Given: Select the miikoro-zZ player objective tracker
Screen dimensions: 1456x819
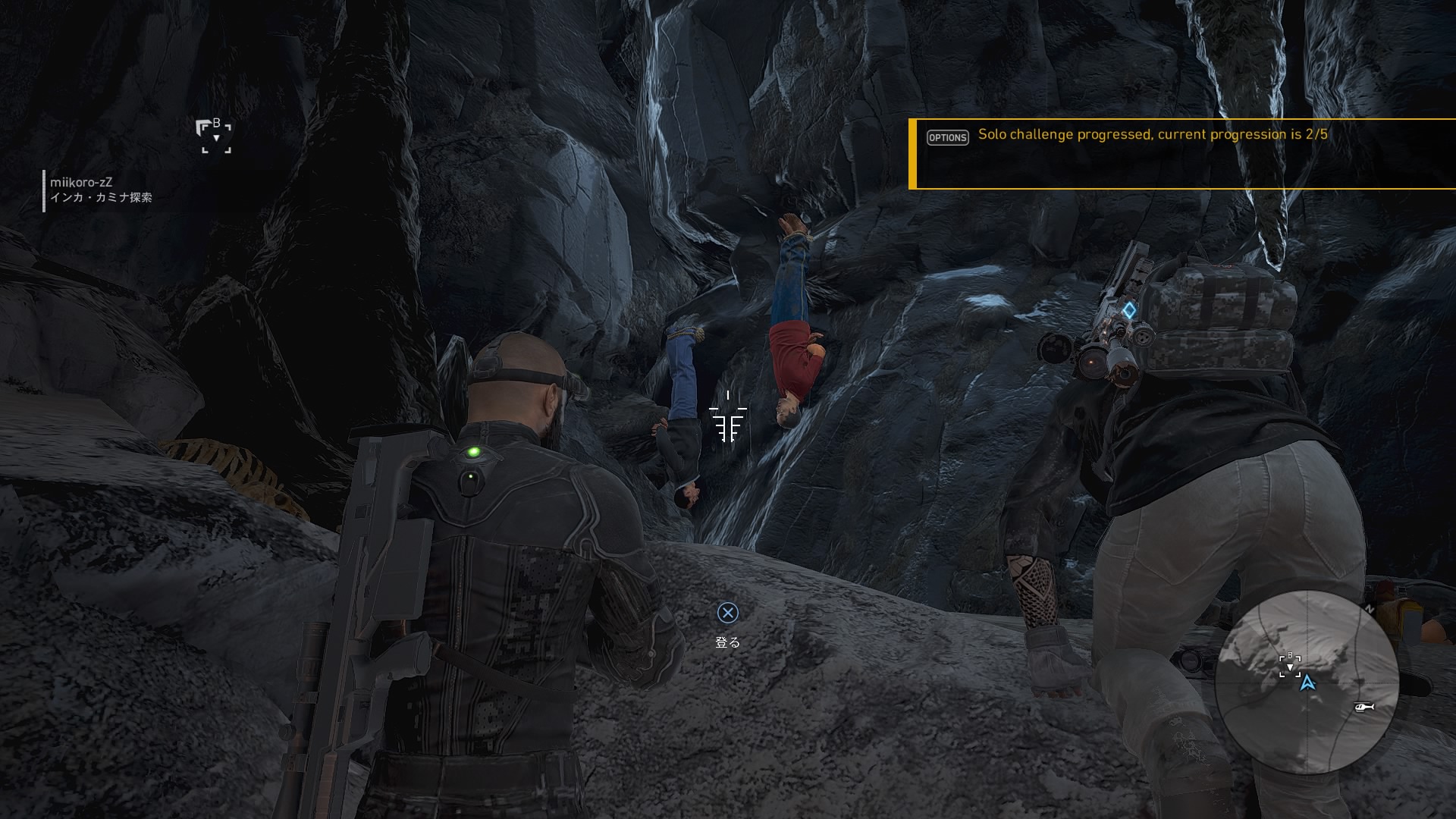Looking at the screenshot, I should [100, 190].
